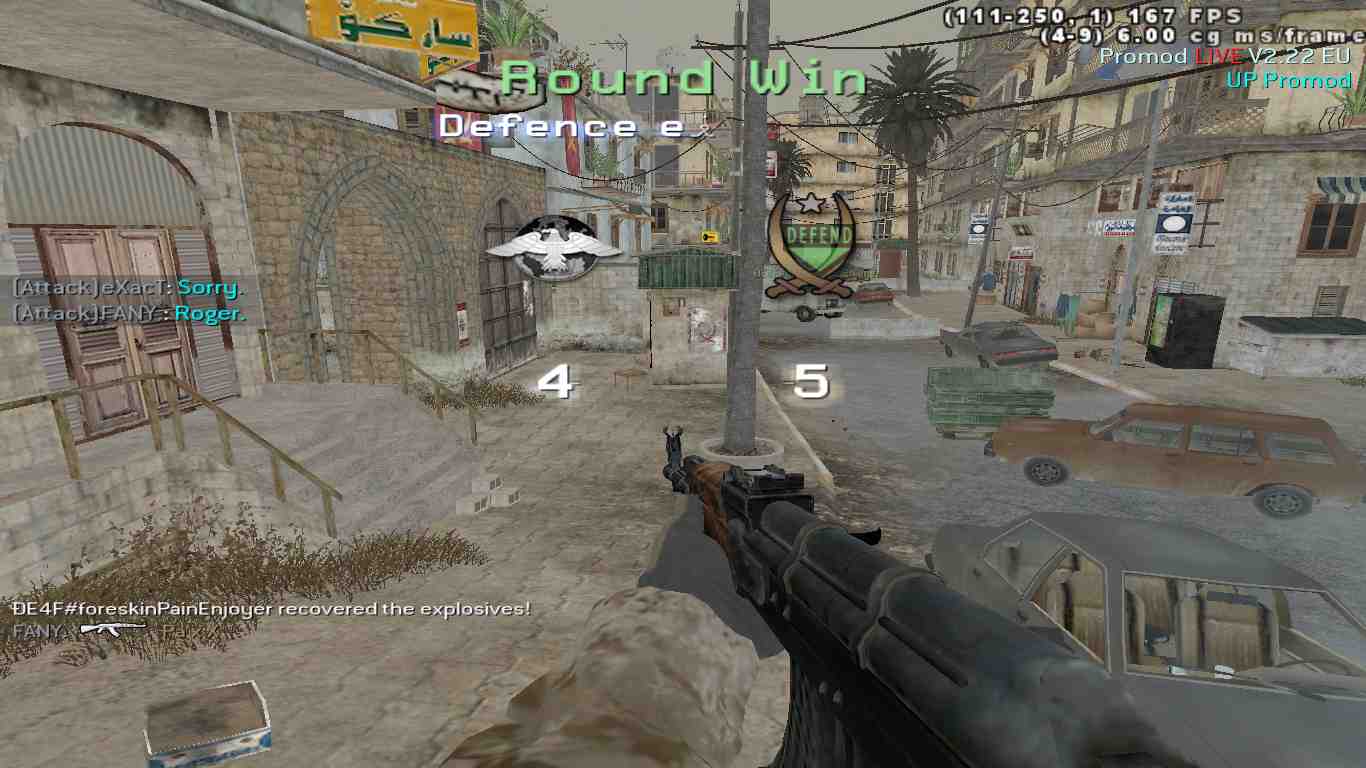
Task: Select the green DEFEND team emblem
Action: pyautogui.click(x=811, y=245)
